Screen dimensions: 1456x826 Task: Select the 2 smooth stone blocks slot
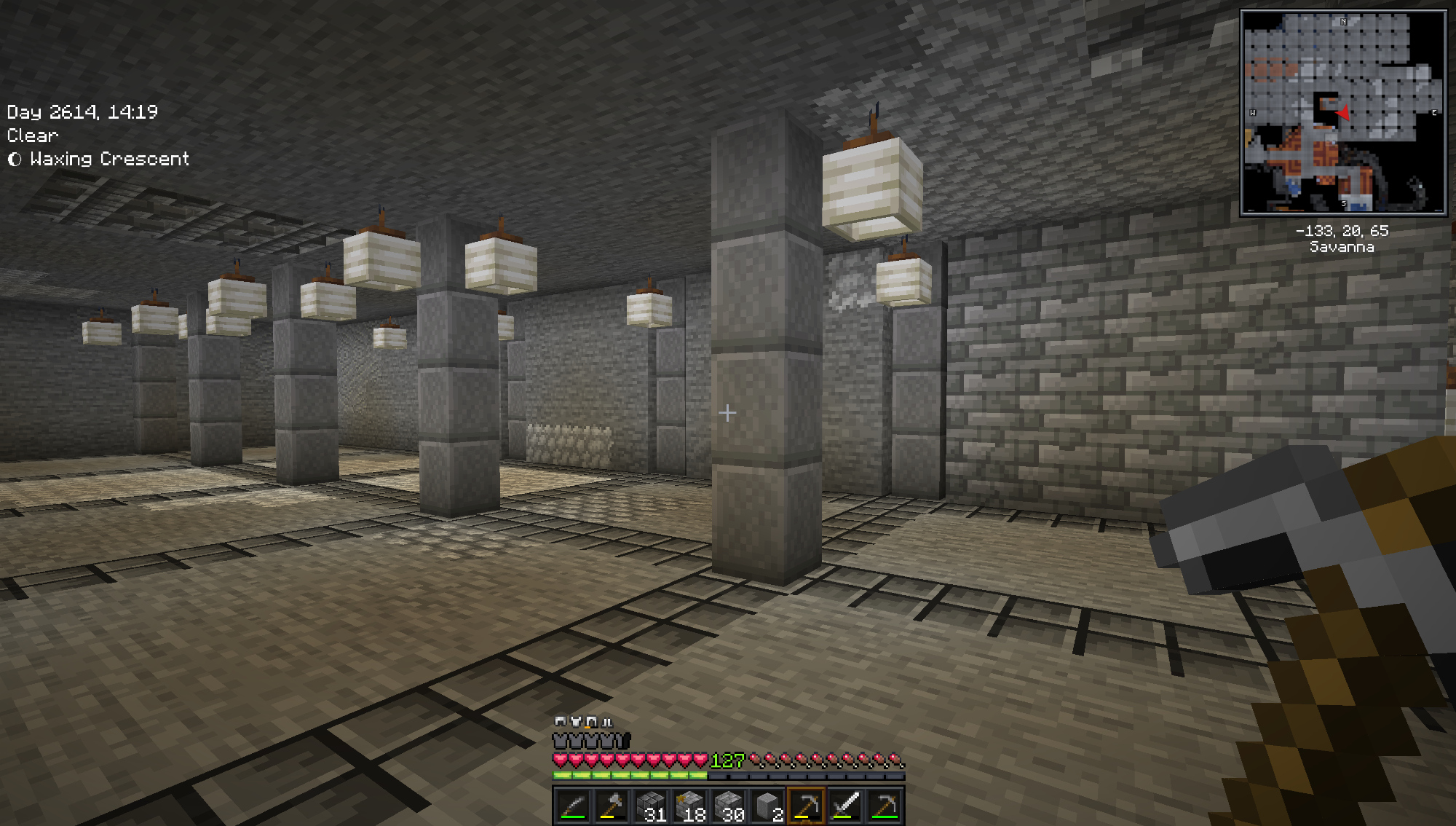click(768, 806)
